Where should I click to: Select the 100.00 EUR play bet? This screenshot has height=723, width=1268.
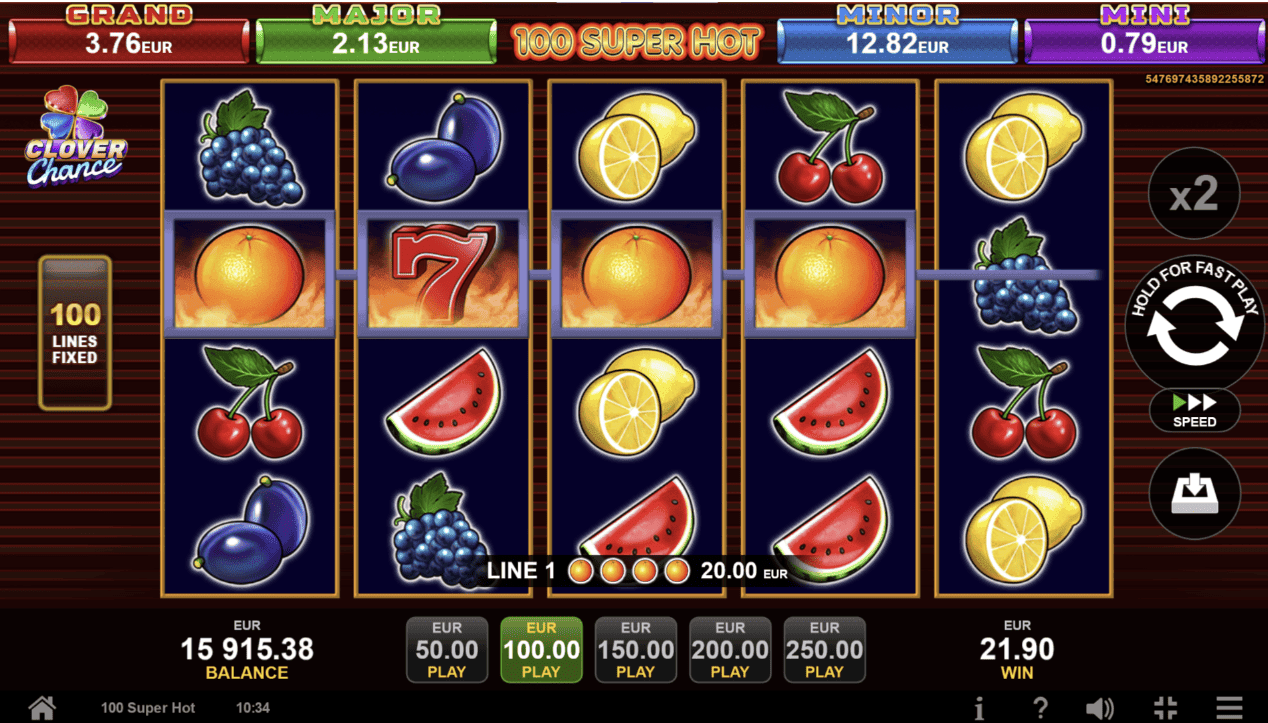tap(541, 649)
